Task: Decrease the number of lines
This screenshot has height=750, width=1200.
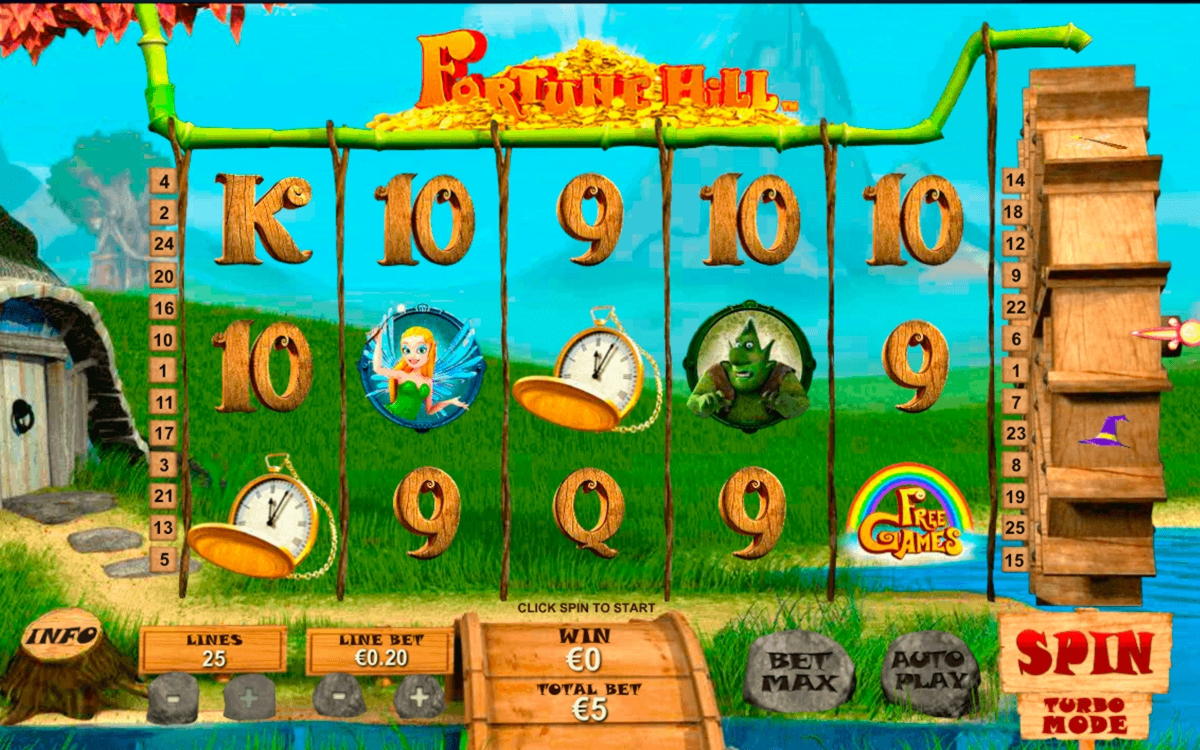Action: [172, 697]
